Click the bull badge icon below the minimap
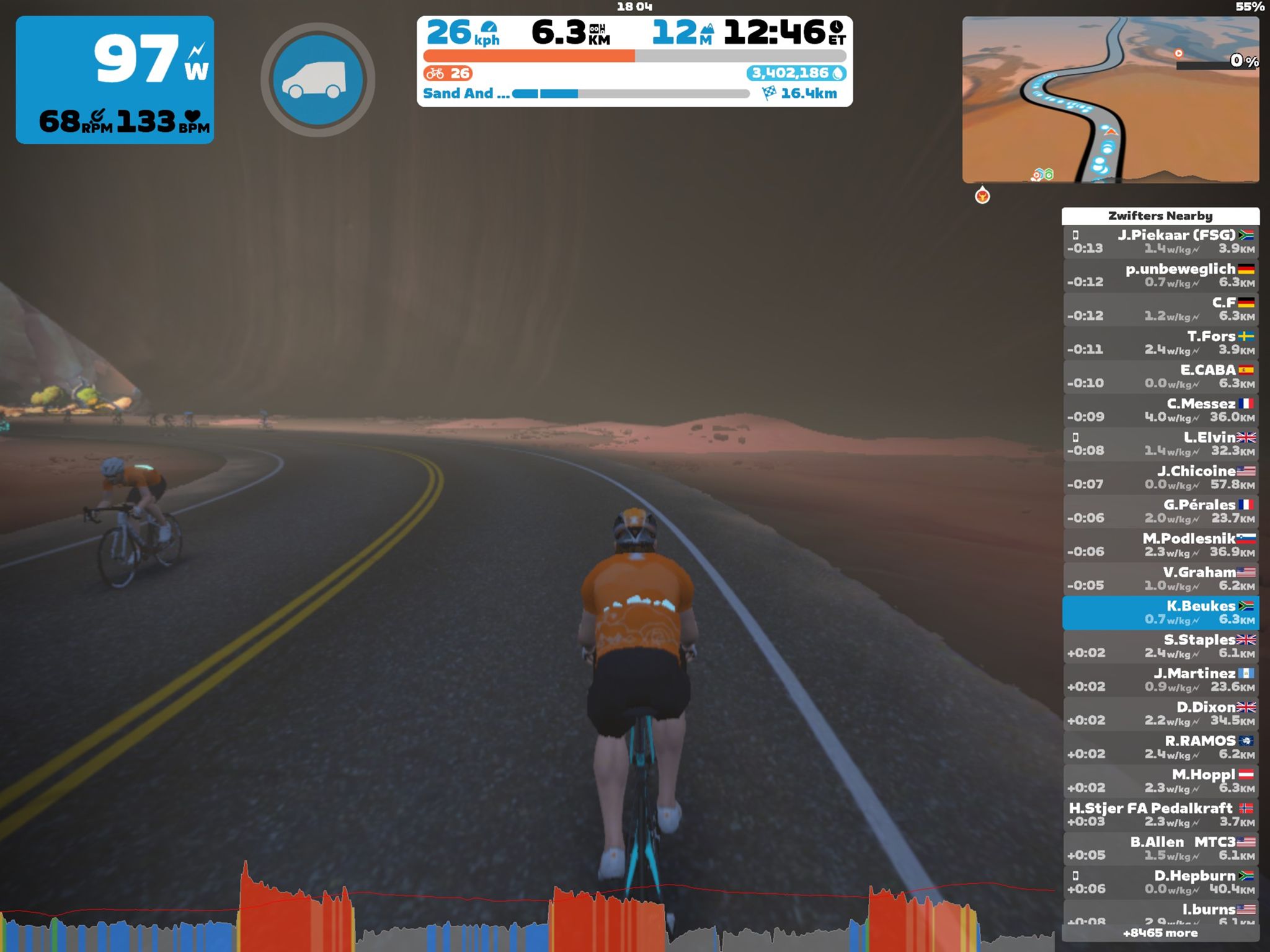This screenshot has height=952, width=1270. [x=984, y=196]
